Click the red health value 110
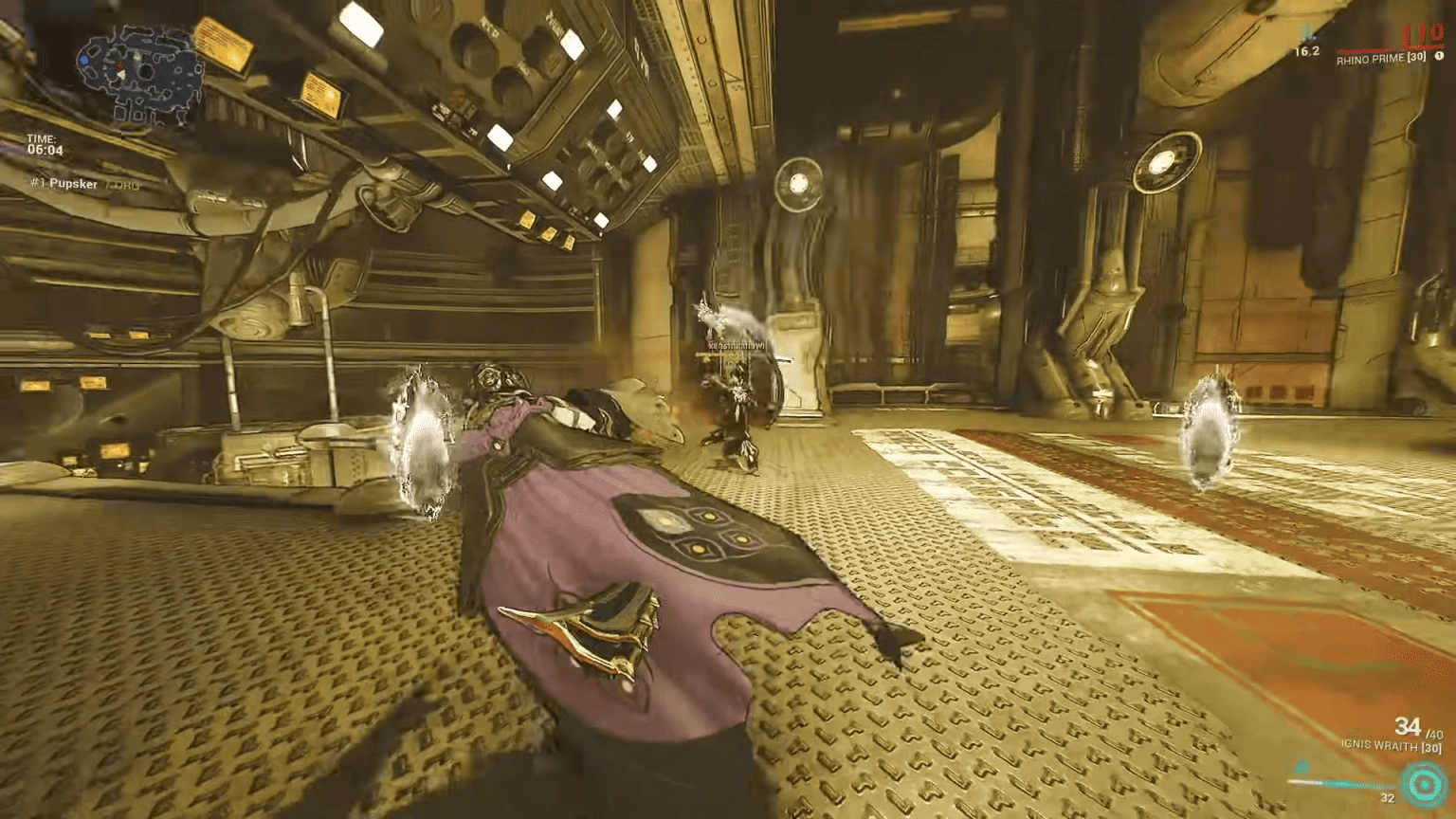 1423,33
